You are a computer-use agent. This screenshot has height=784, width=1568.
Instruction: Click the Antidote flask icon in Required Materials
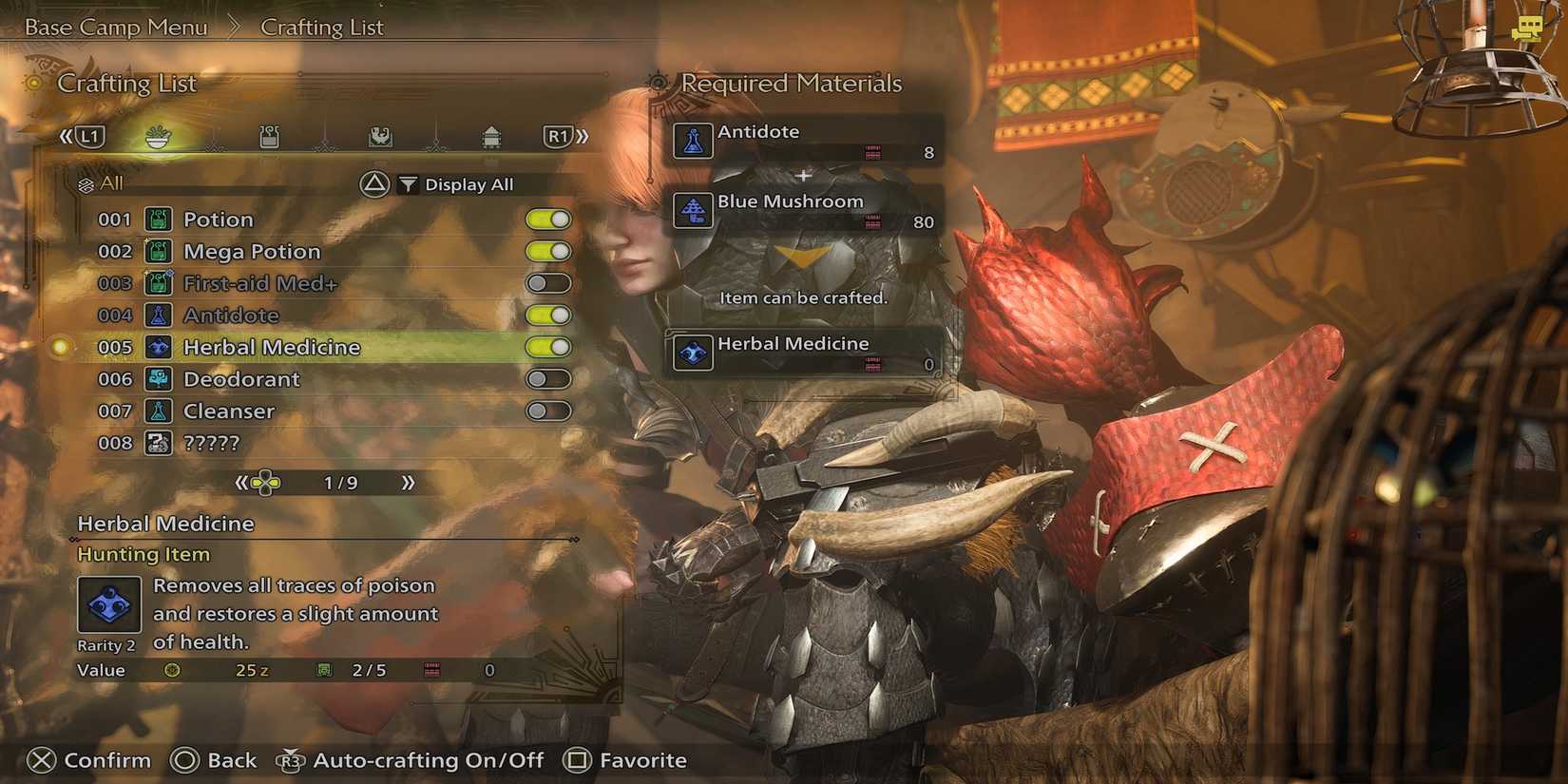pos(693,141)
